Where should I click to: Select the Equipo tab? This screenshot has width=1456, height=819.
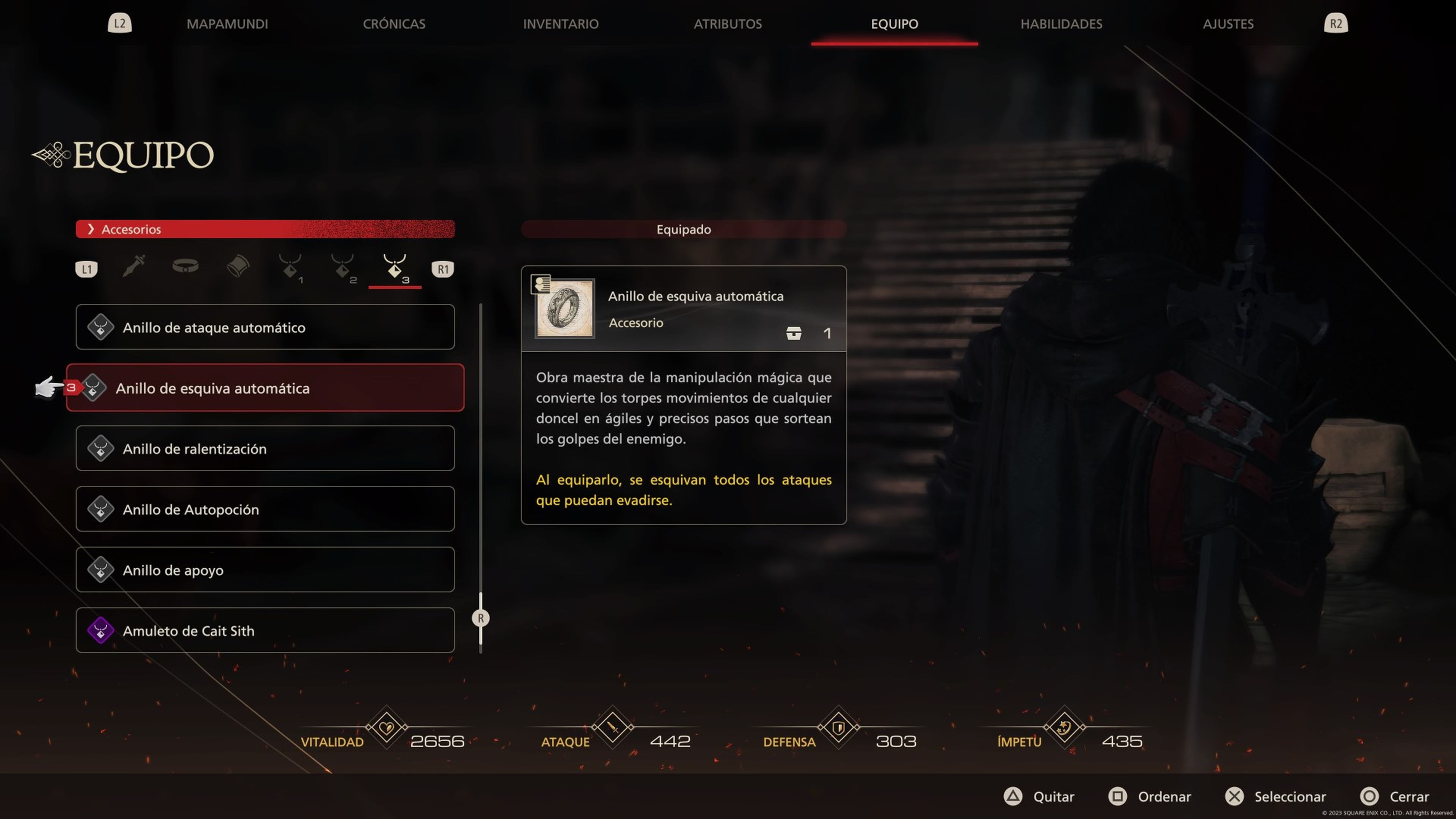pos(894,24)
